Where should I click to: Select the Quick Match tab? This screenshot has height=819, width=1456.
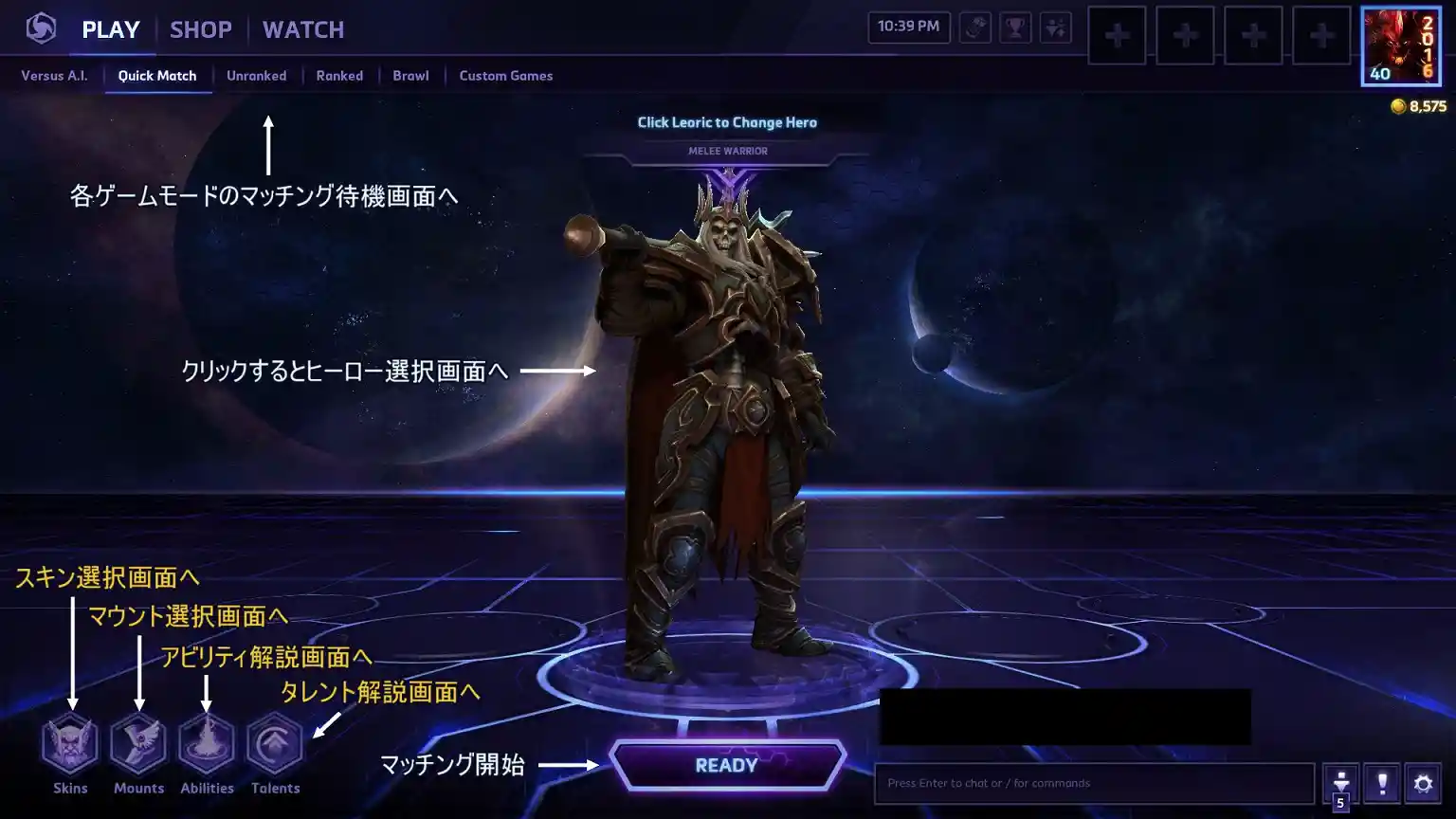tap(157, 76)
